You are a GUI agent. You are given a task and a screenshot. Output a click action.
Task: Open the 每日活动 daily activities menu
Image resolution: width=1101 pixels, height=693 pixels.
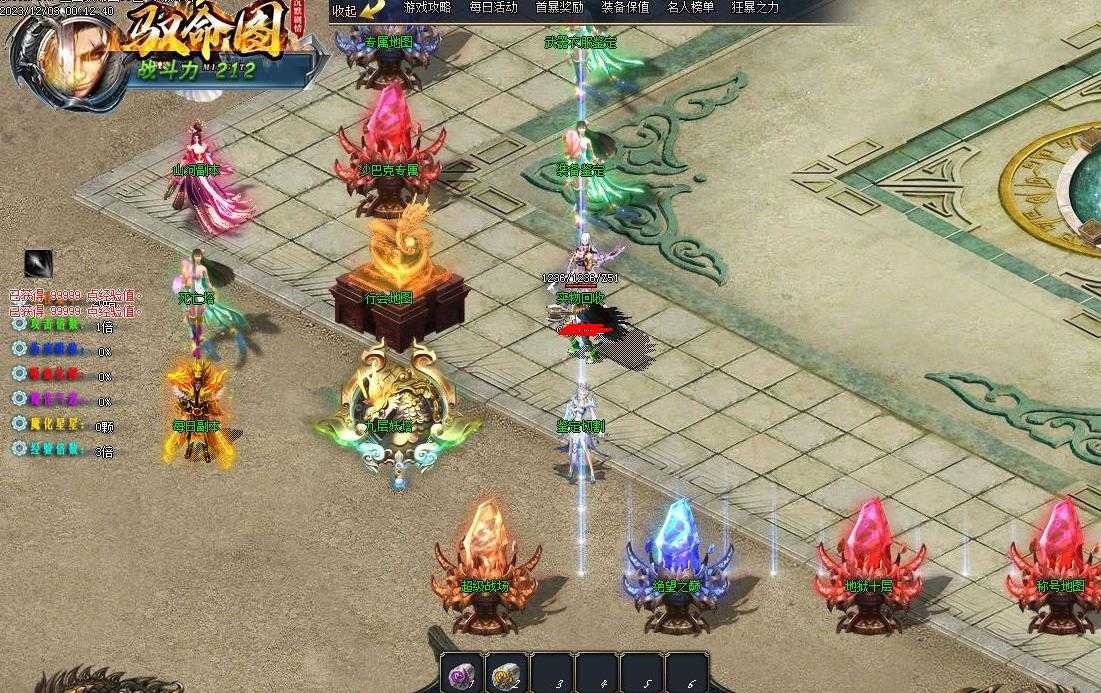pyautogui.click(x=493, y=8)
